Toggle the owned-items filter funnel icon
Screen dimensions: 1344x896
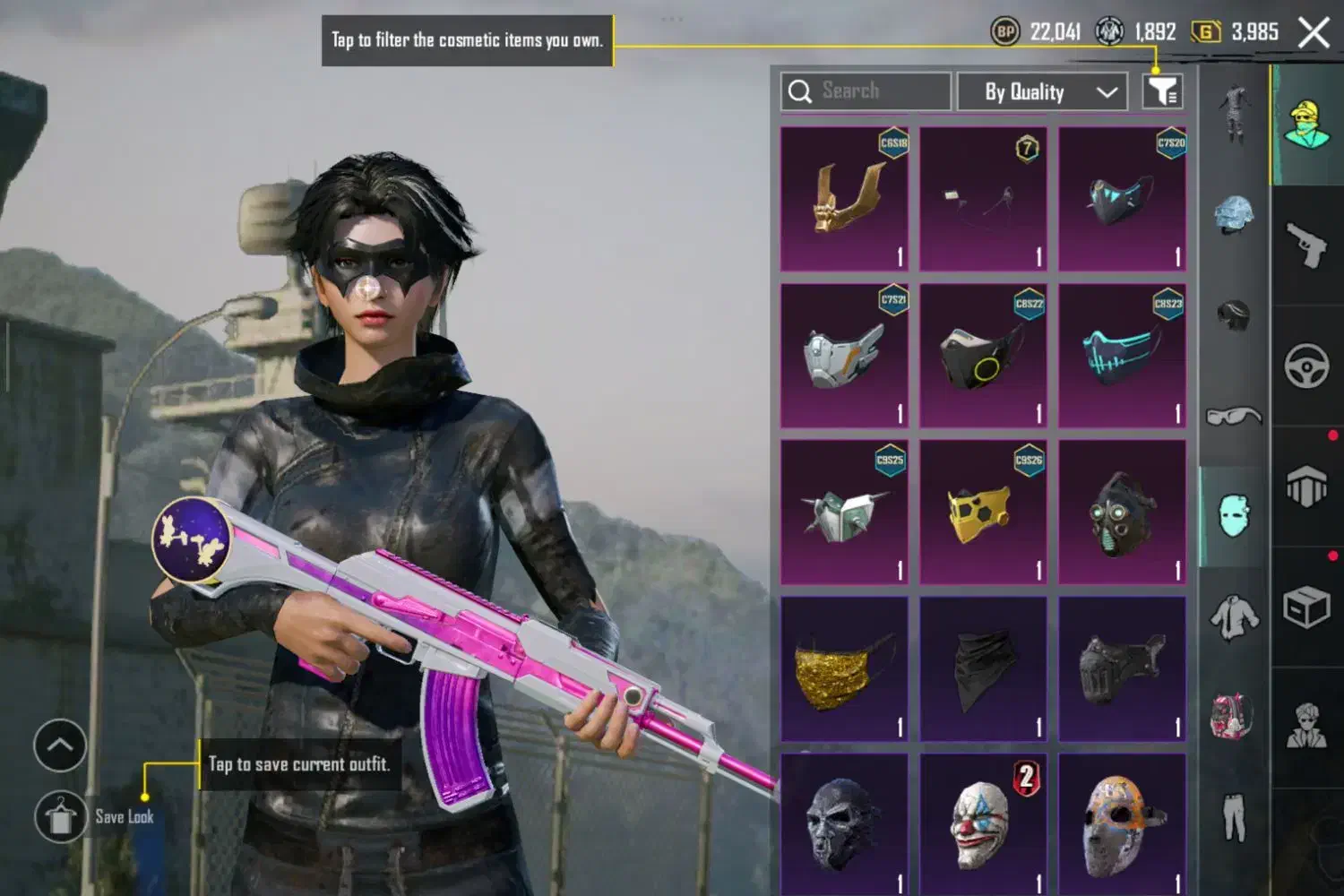1162,91
